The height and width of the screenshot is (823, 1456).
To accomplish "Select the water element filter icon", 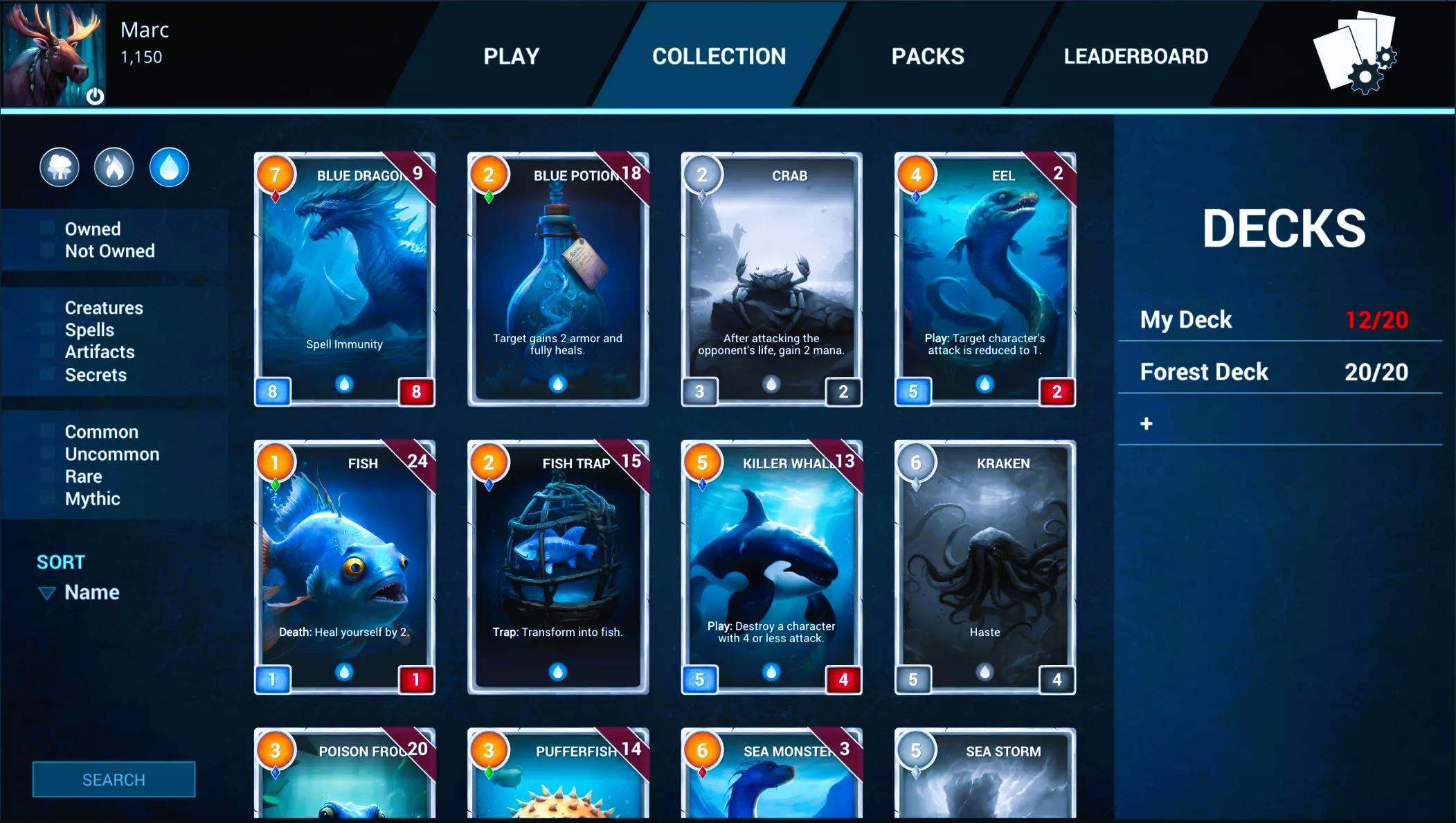I will (x=169, y=167).
